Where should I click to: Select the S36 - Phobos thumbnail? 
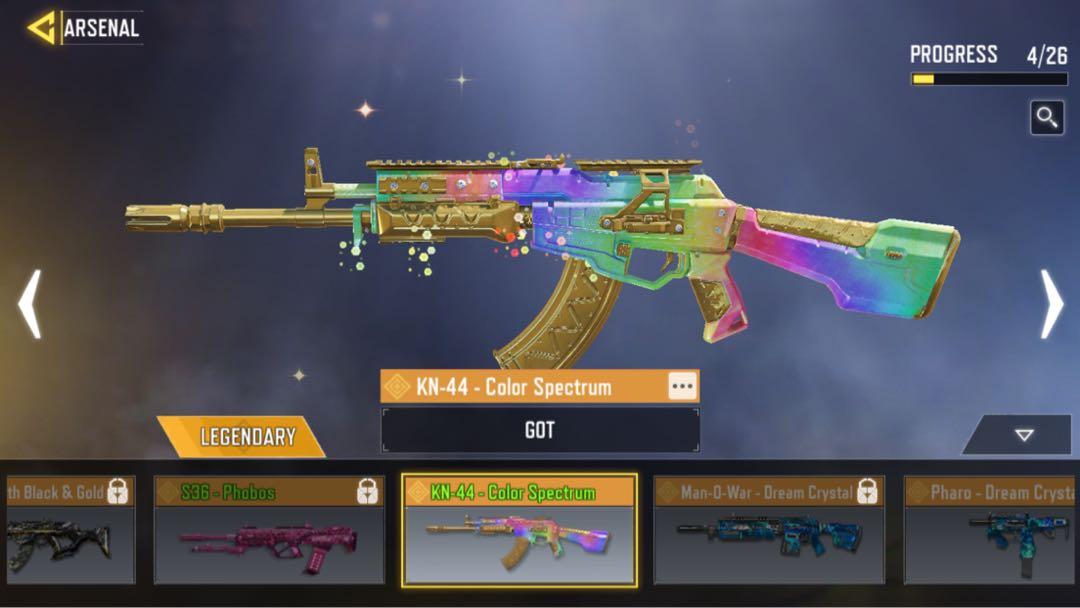tap(268, 530)
